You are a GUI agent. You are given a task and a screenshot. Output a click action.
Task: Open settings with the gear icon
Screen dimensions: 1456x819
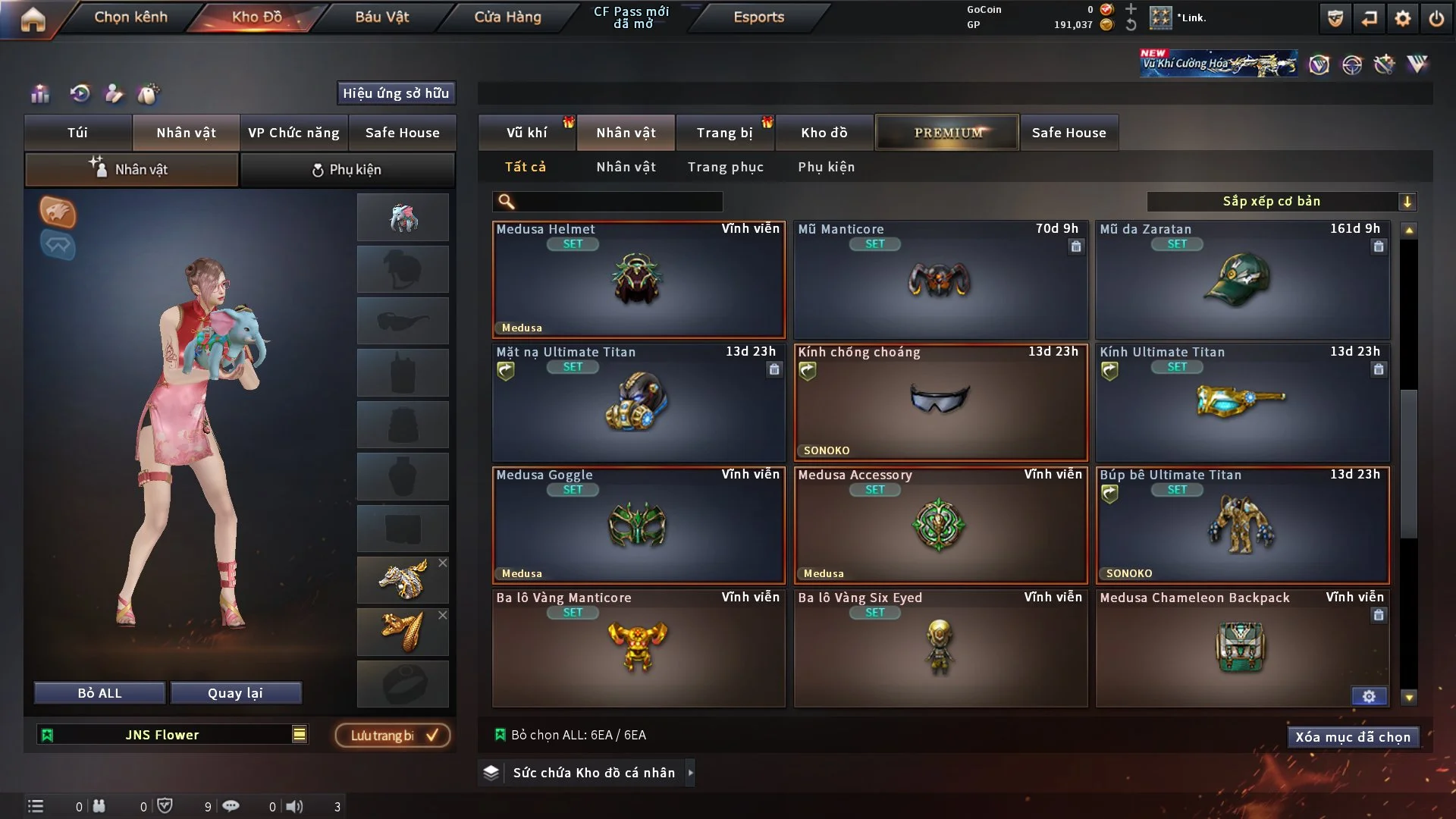1402,18
